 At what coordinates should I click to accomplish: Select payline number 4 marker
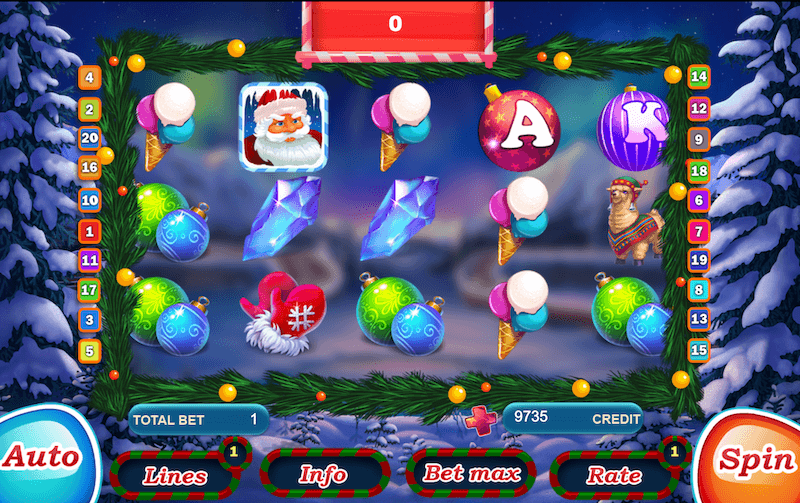[x=90, y=77]
